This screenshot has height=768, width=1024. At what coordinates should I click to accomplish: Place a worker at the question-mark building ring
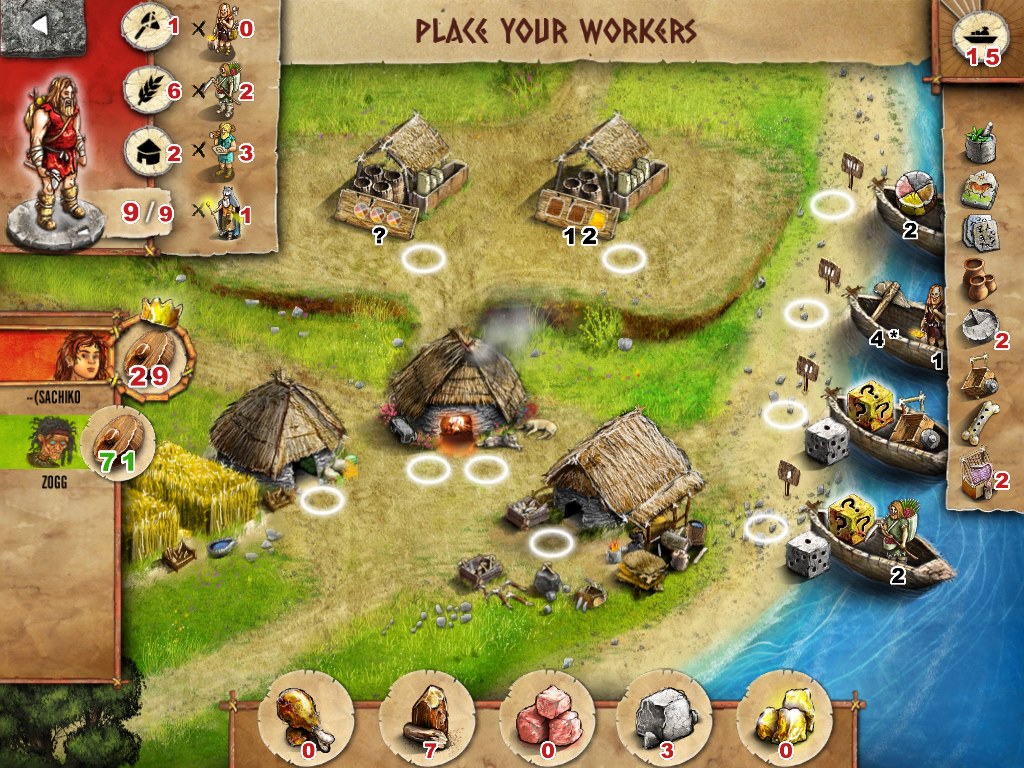(x=423, y=260)
